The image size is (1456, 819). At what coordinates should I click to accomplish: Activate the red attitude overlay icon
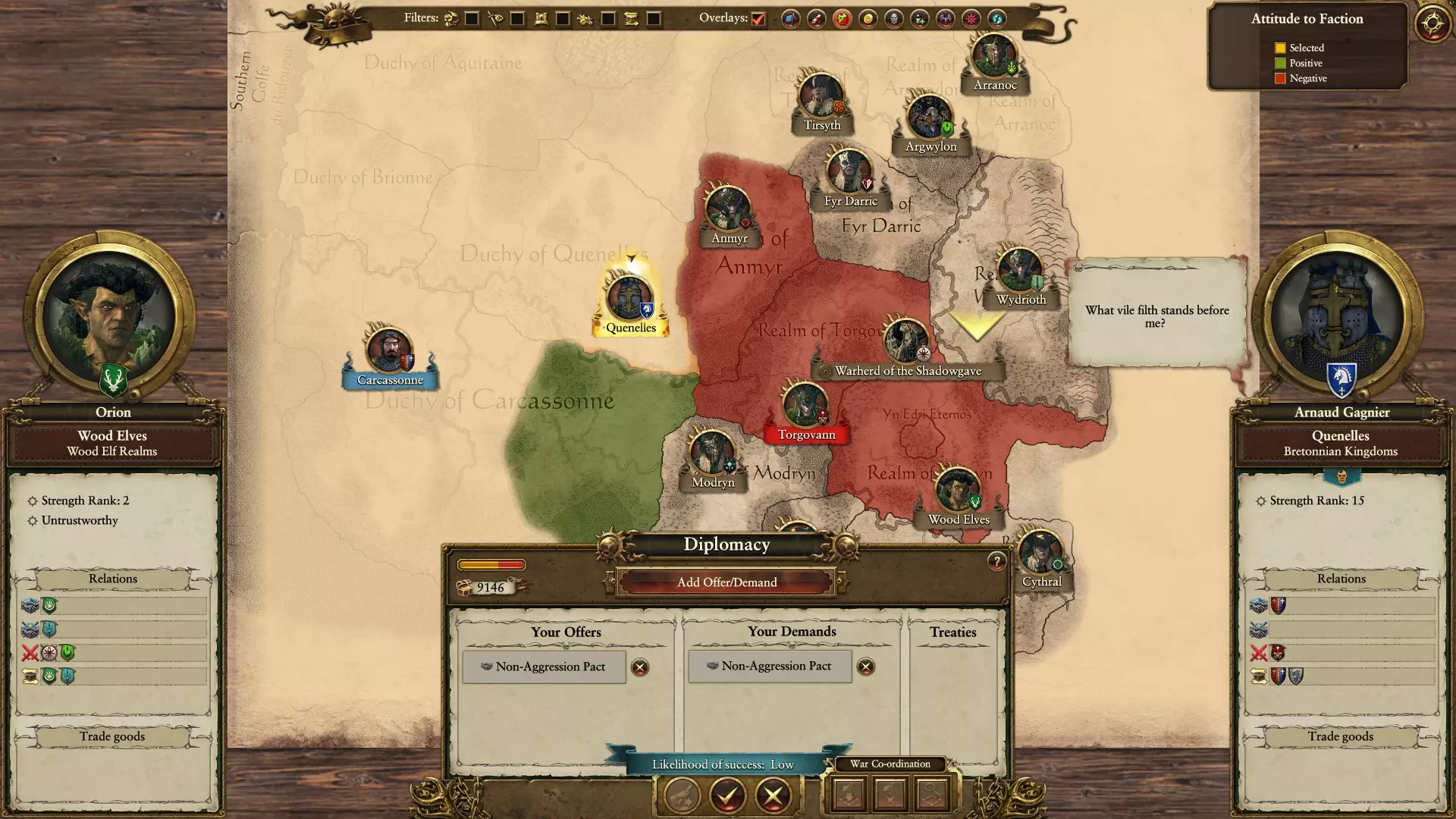(x=842, y=19)
